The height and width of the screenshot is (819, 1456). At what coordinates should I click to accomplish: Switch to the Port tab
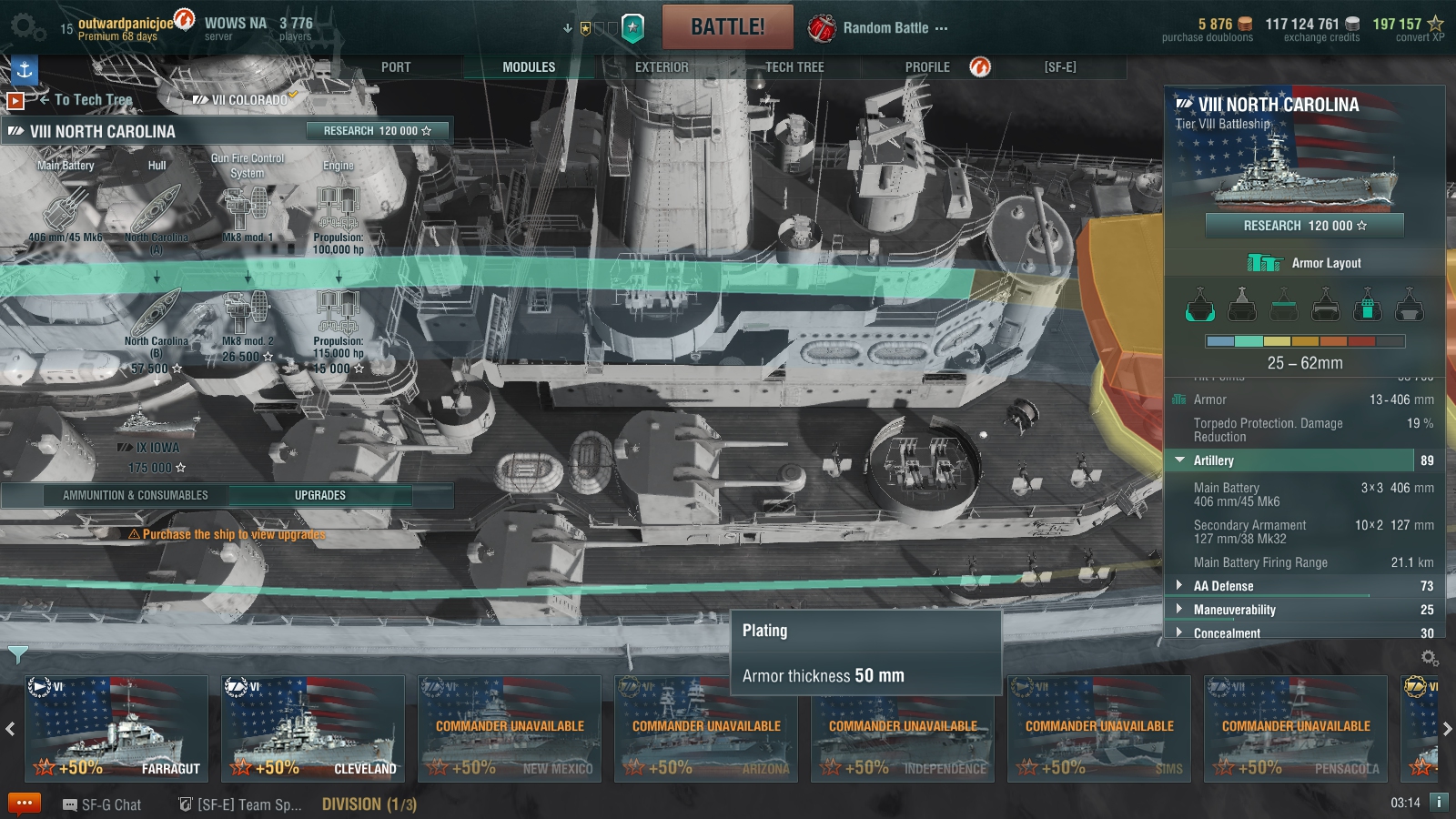pos(396,67)
